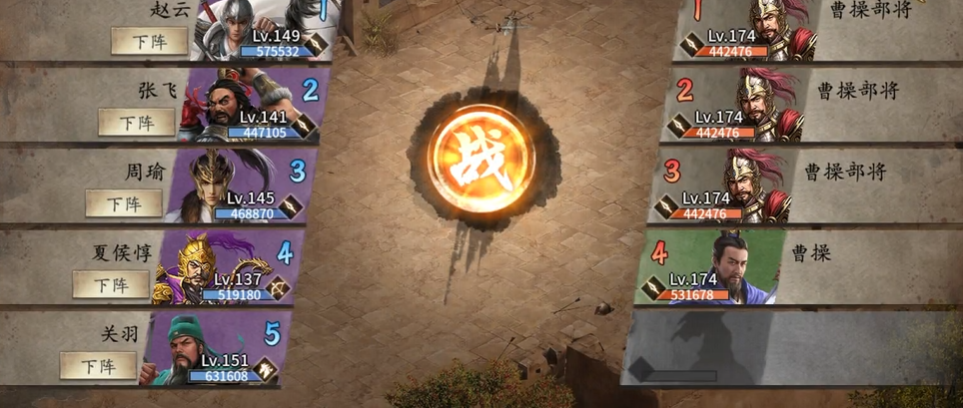Withdraw 夏侯惇 using 下阵
963x408 pixels.
[110, 284]
